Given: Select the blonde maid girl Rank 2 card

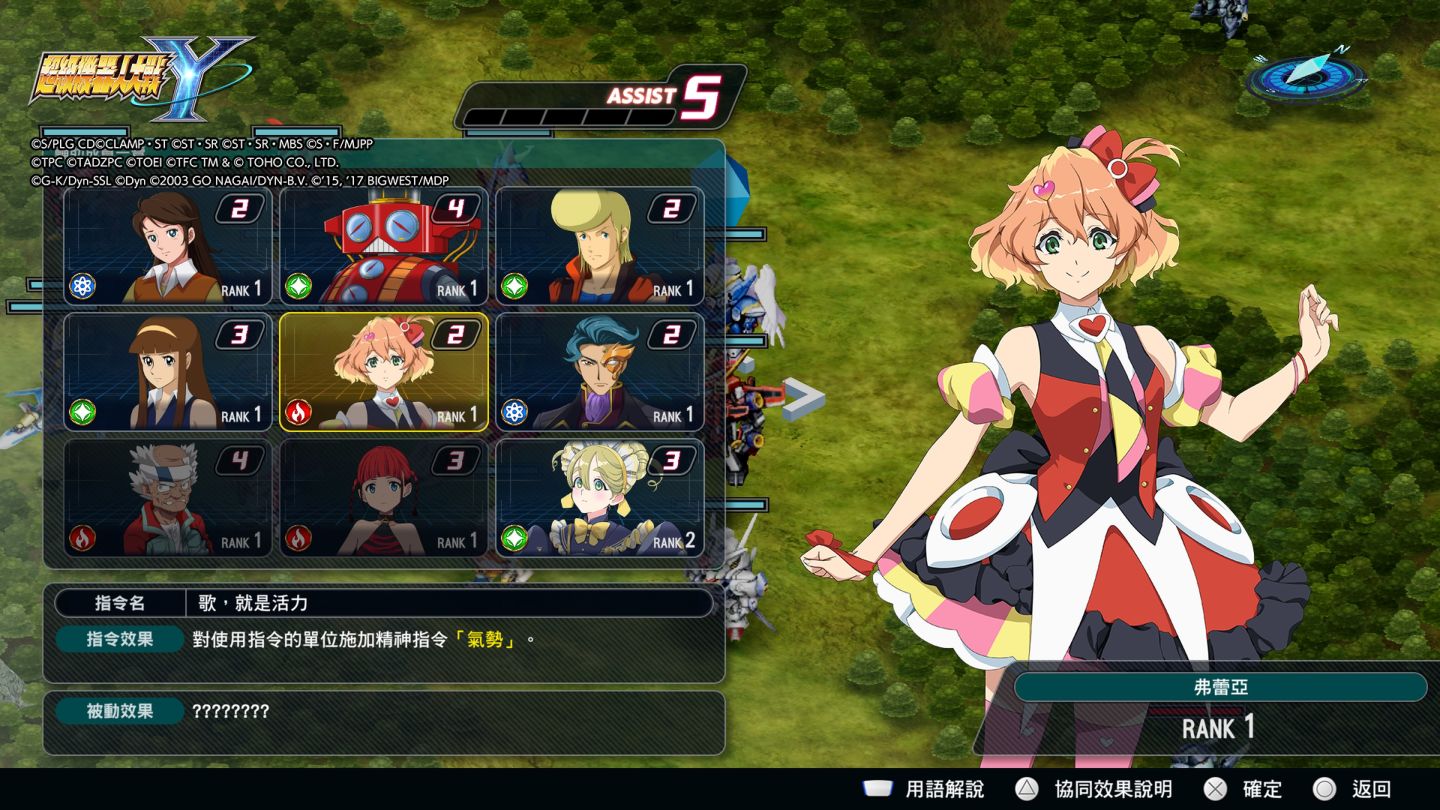Looking at the screenshot, I should point(600,498).
